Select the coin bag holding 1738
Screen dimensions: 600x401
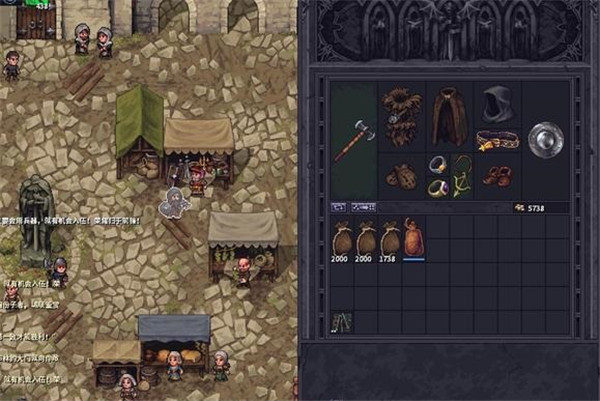pos(390,238)
